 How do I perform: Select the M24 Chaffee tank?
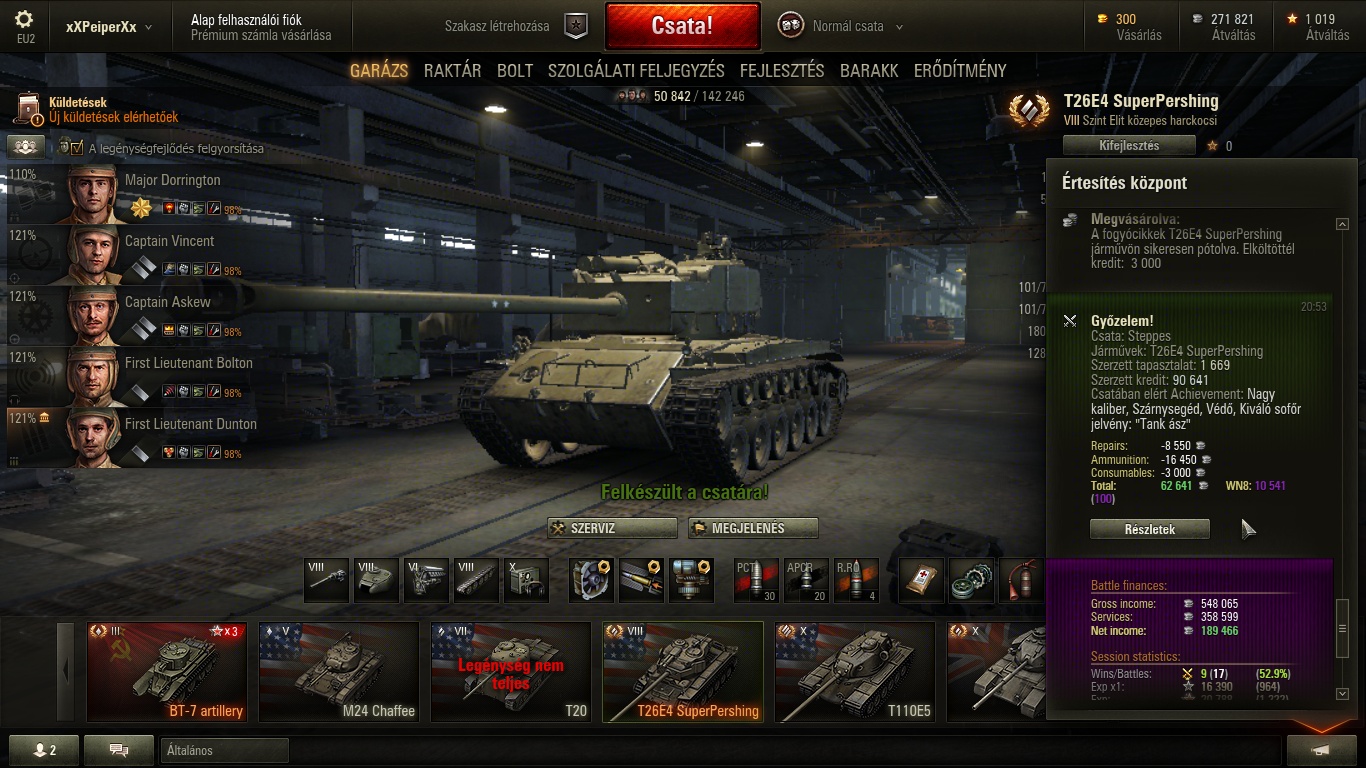pyautogui.click(x=339, y=672)
